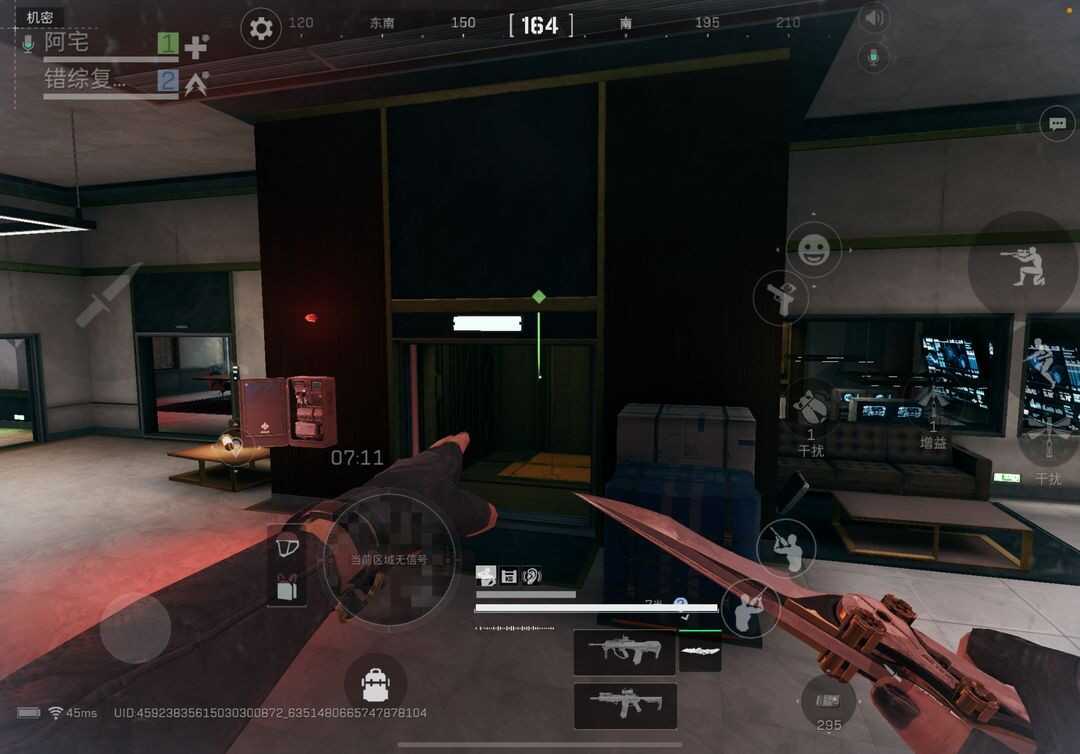Tap the item button labeled 295

pyautogui.click(x=828, y=702)
